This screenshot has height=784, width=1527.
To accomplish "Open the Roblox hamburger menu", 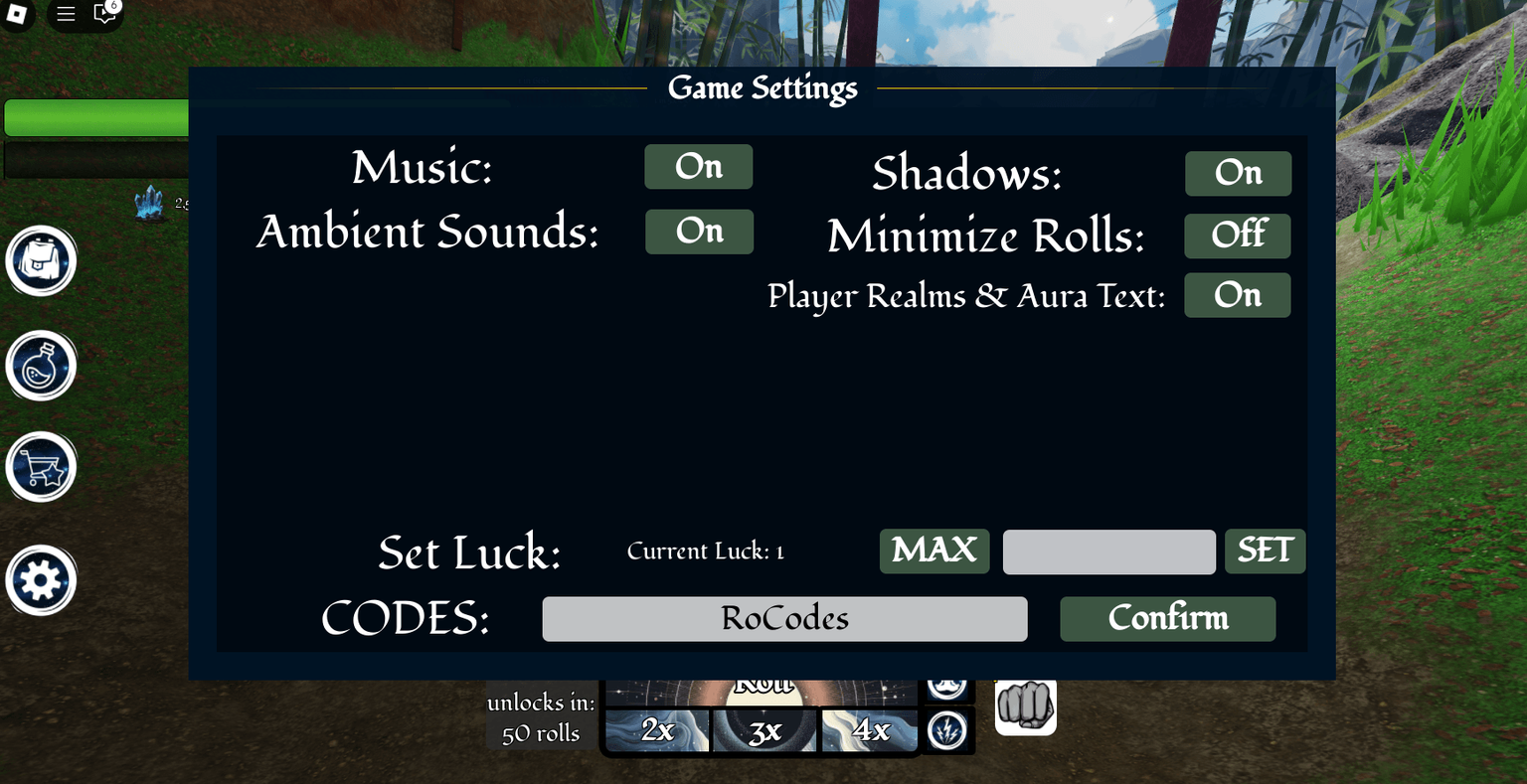I will point(66,14).
